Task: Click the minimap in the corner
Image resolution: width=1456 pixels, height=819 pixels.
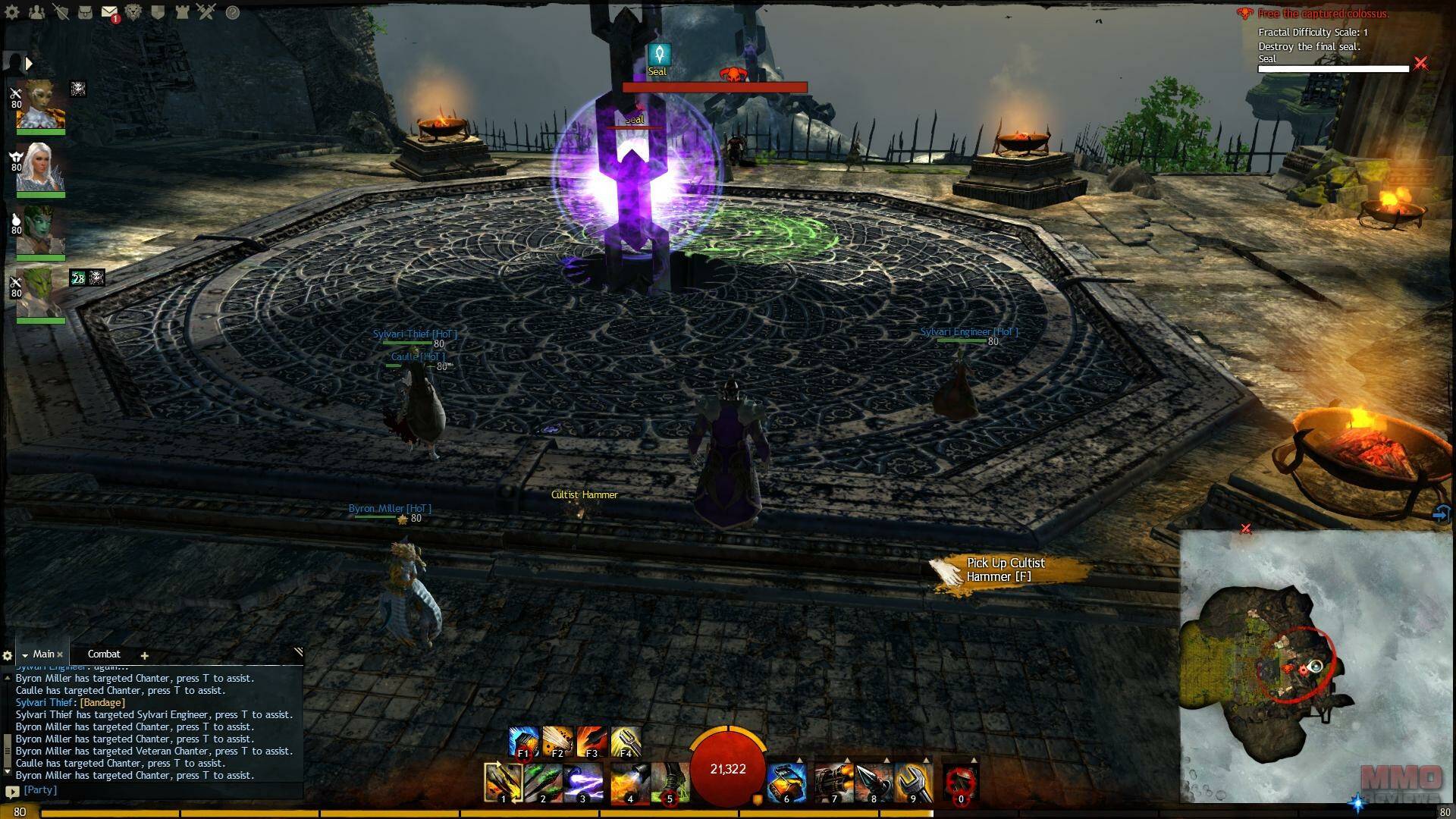Action: (x=1316, y=667)
